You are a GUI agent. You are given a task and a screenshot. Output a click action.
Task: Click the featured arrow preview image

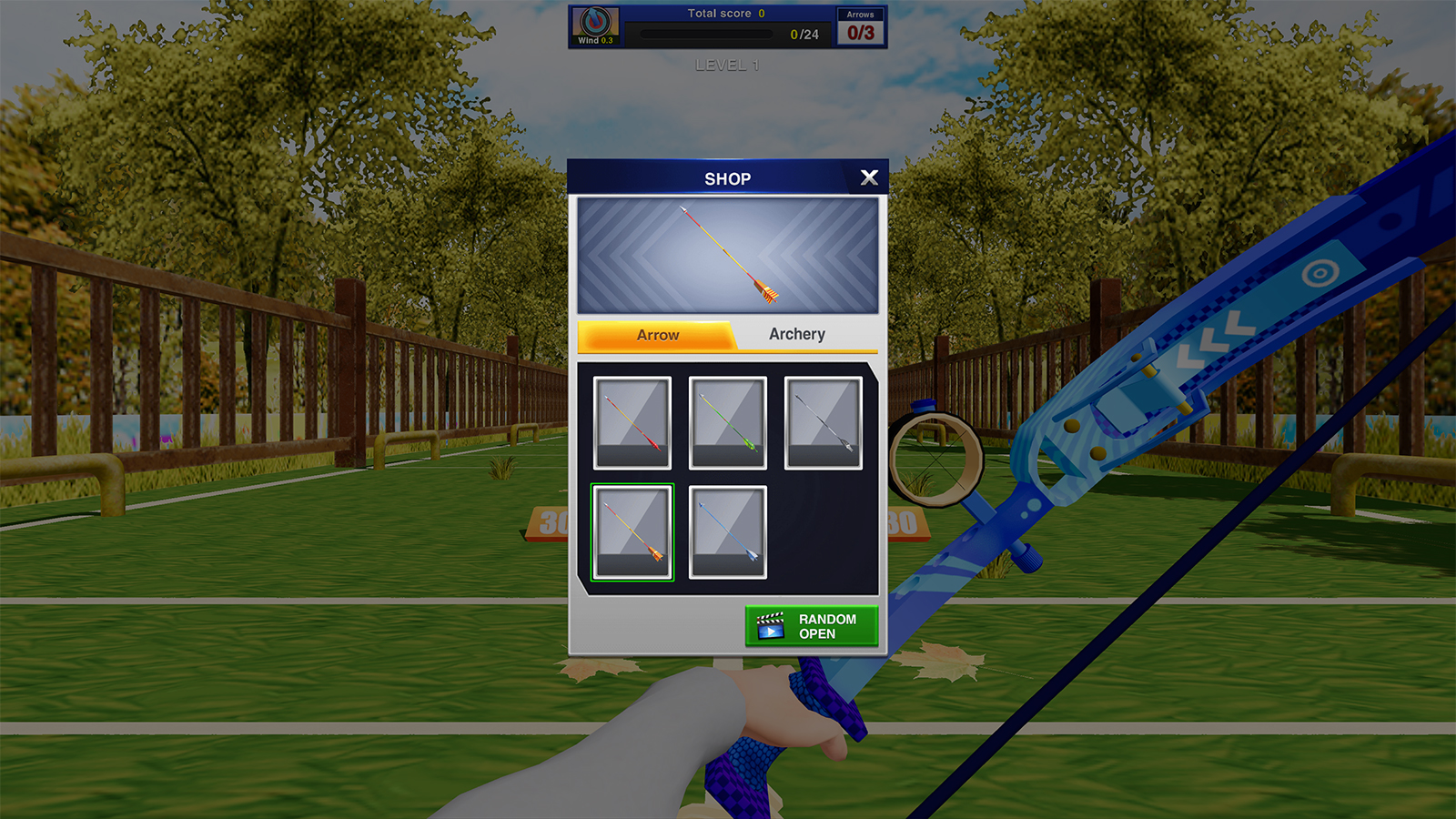[x=726, y=256]
